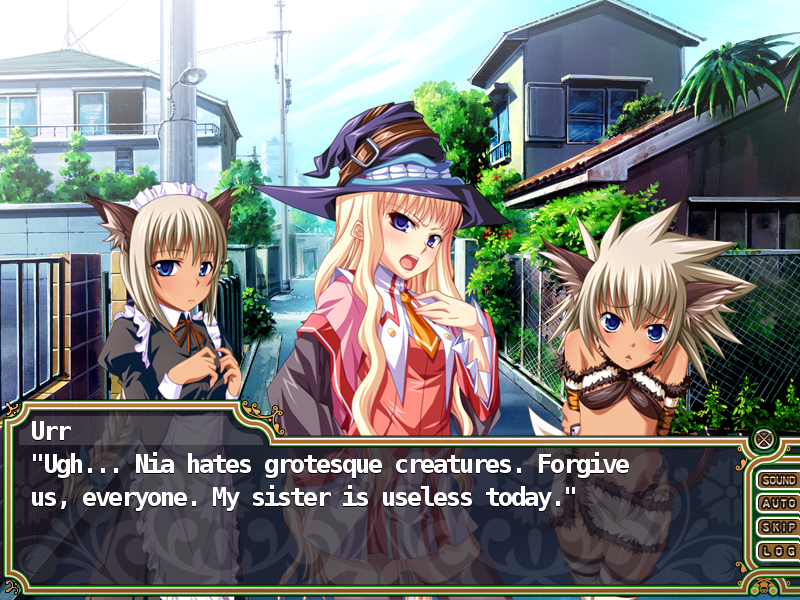Hide the dialogue box with the X icon

point(764,438)
